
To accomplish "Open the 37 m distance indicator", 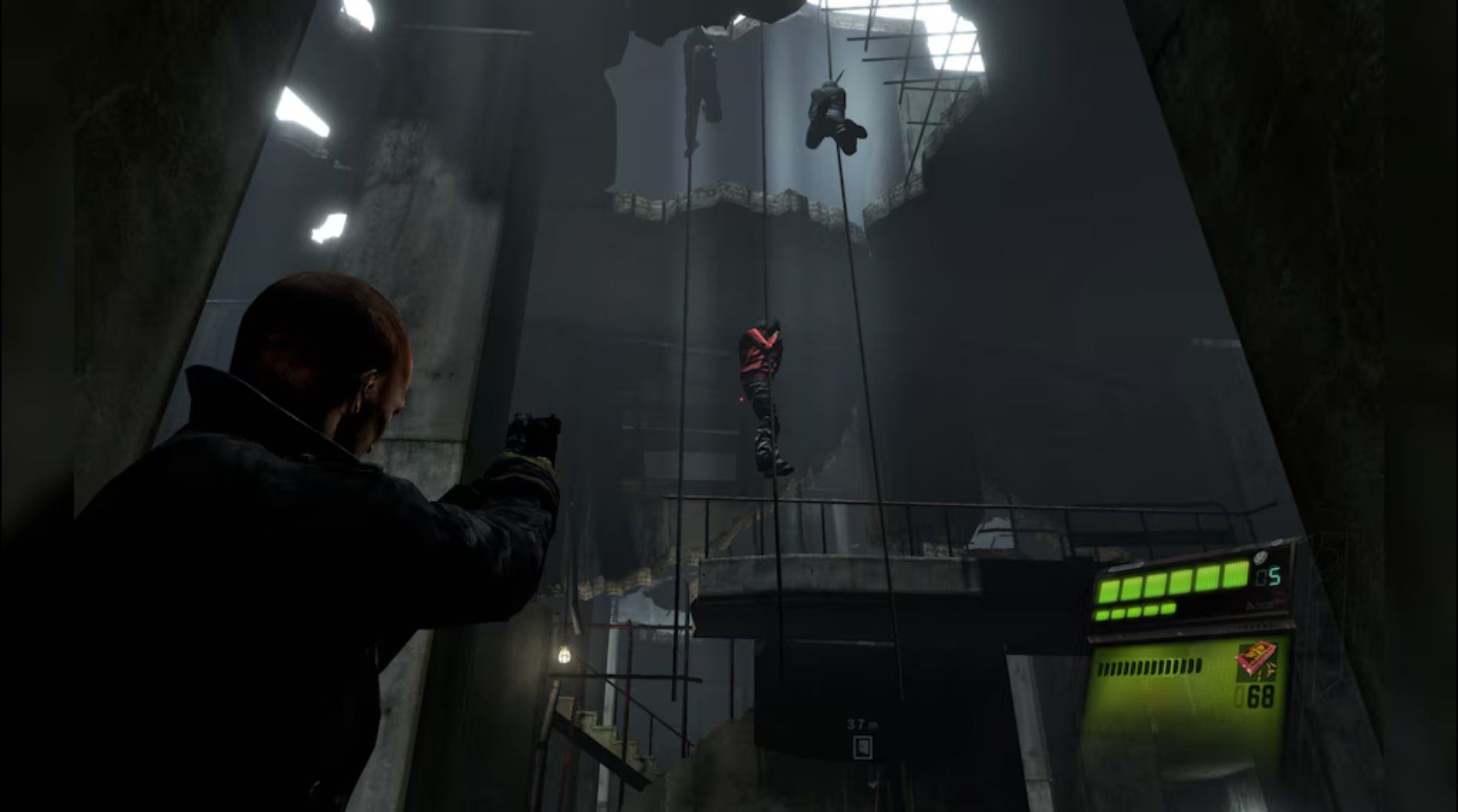I will tap(862, 725).
